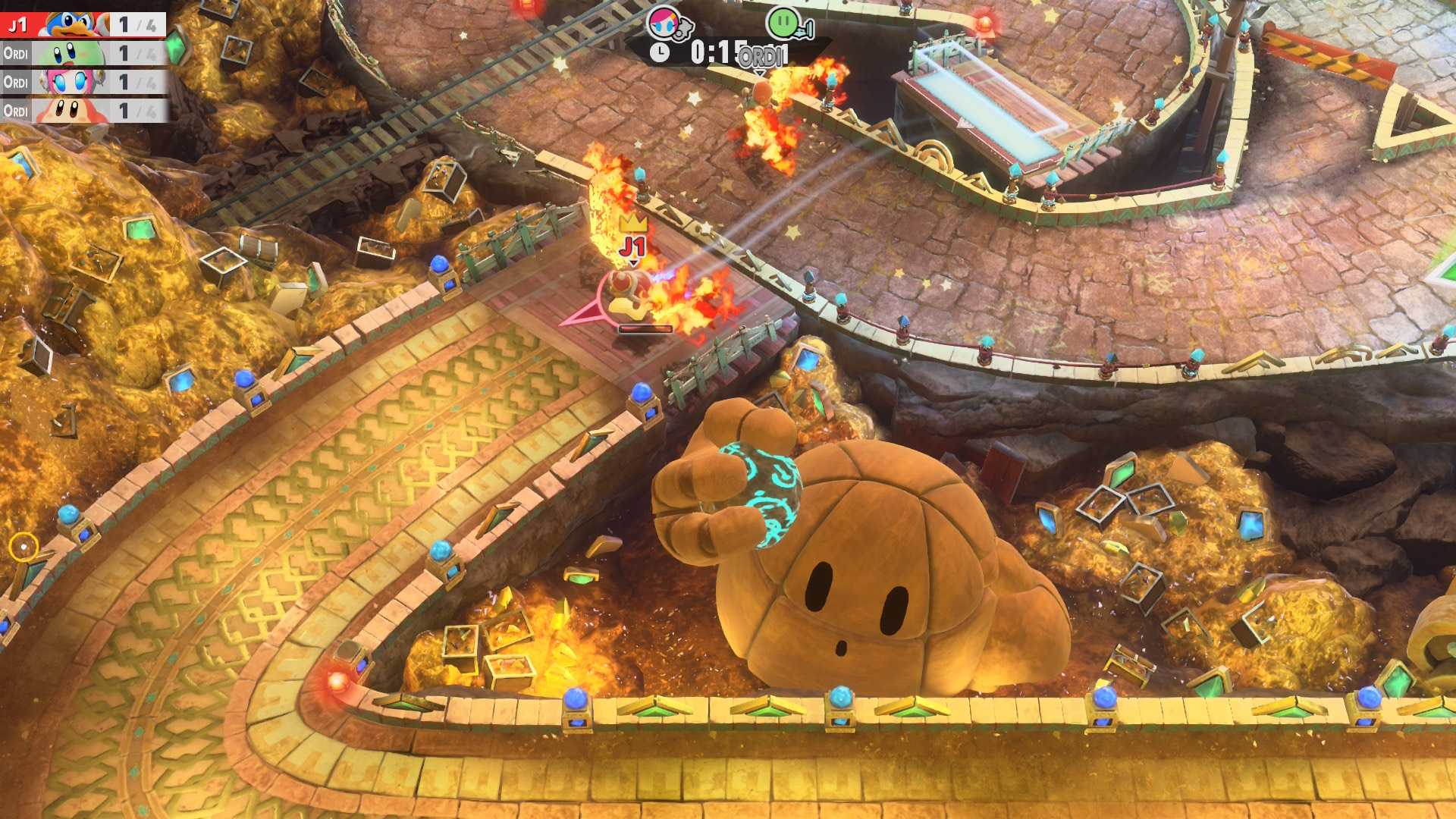Select the J1 King Dedede scoreboard row
Viewport: 1456px width, 819px height.
[82, 25]
